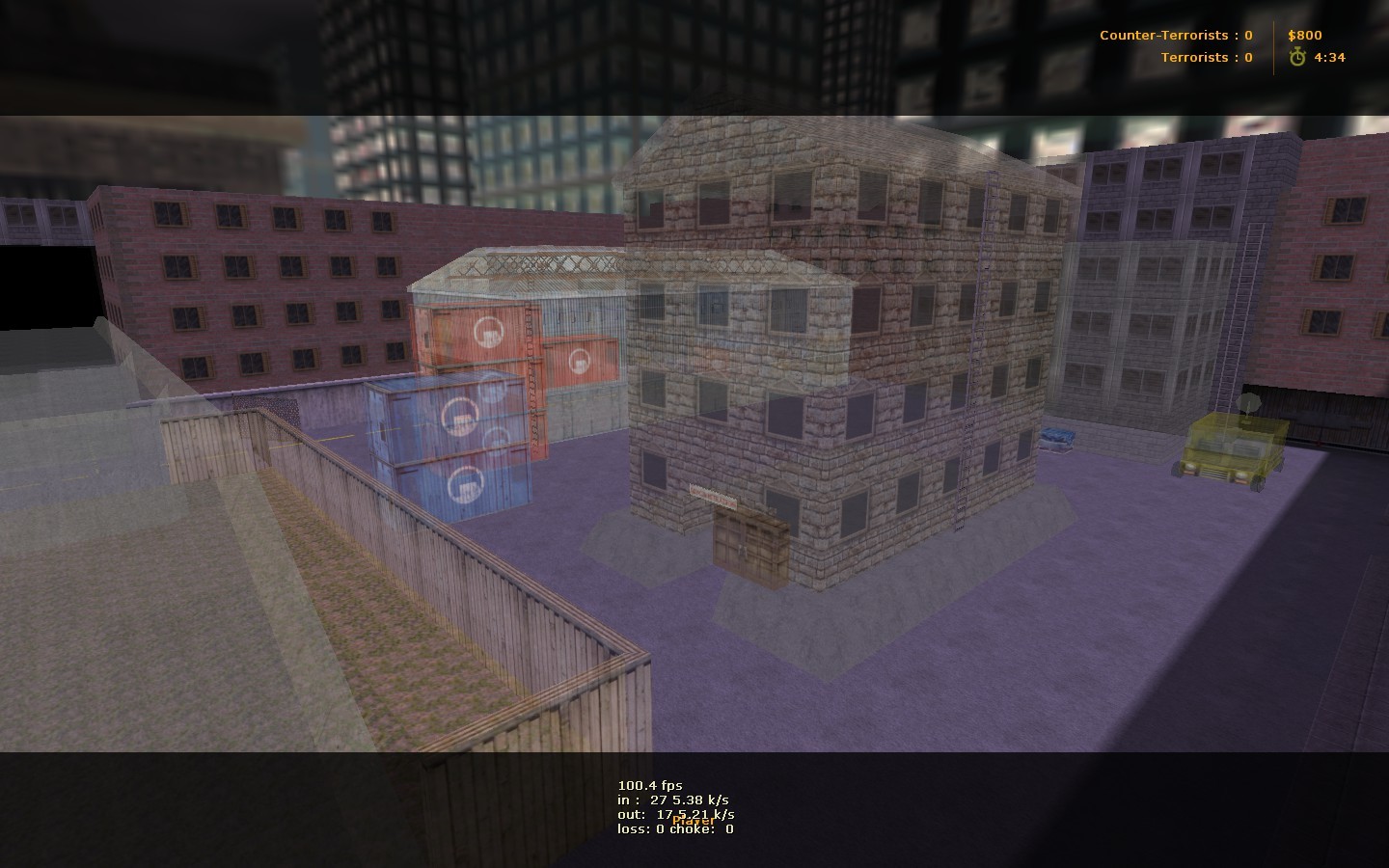Click the camera icon on the upper red container
Screen dimensions: 1389x868
[489, 332]
